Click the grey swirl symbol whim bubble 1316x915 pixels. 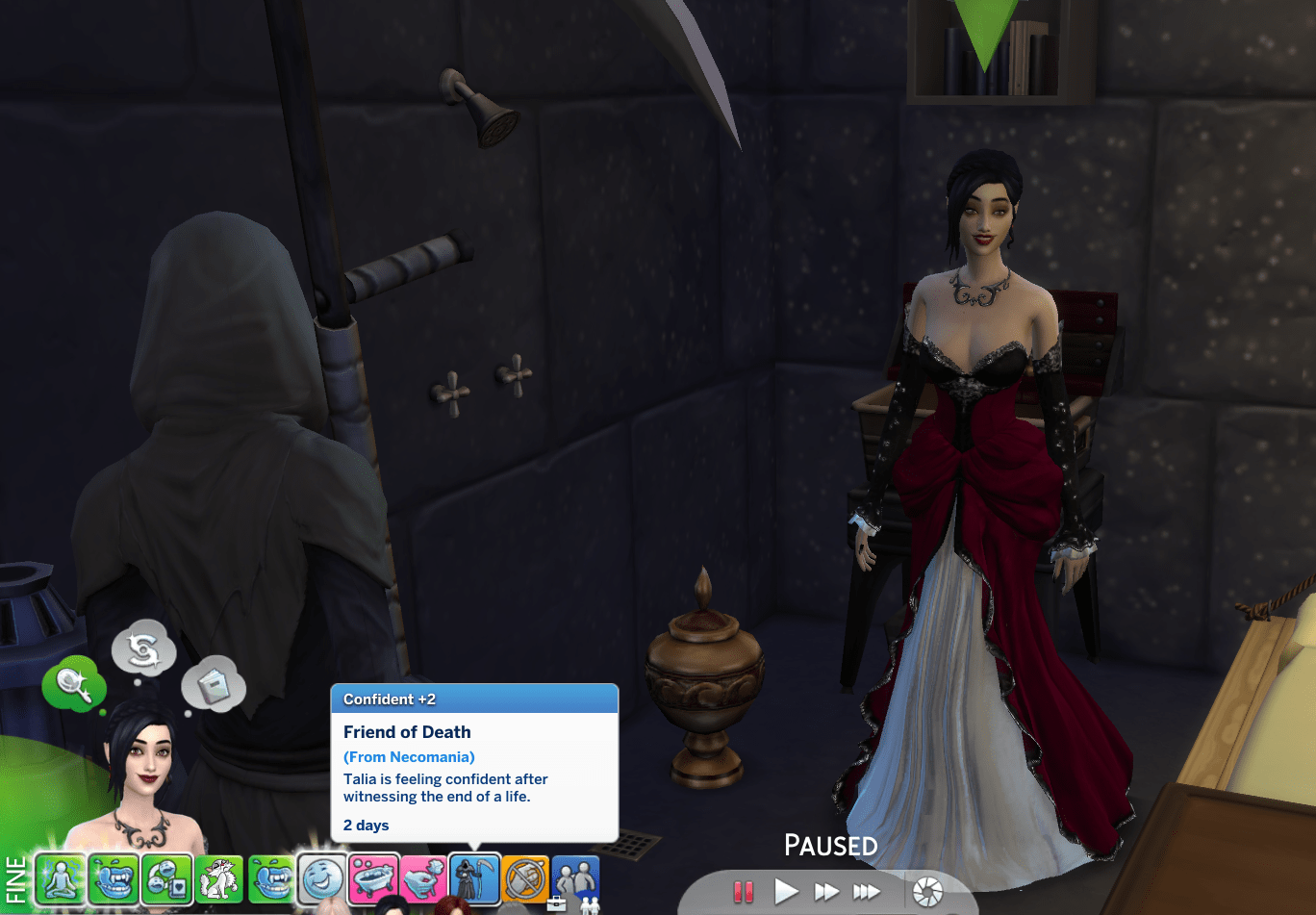coord(144,649)
